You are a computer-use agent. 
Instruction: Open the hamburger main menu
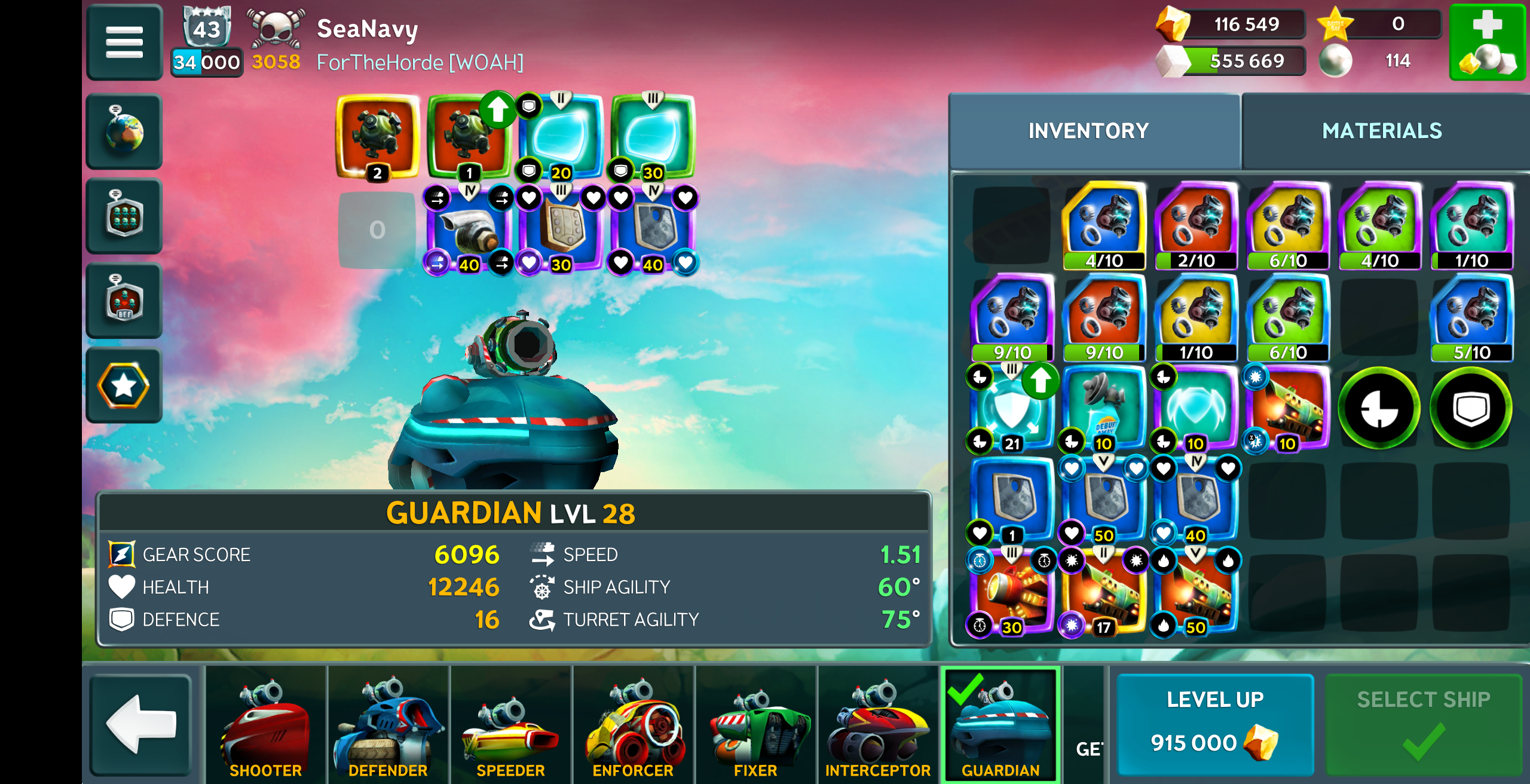(x=124, y=42)
